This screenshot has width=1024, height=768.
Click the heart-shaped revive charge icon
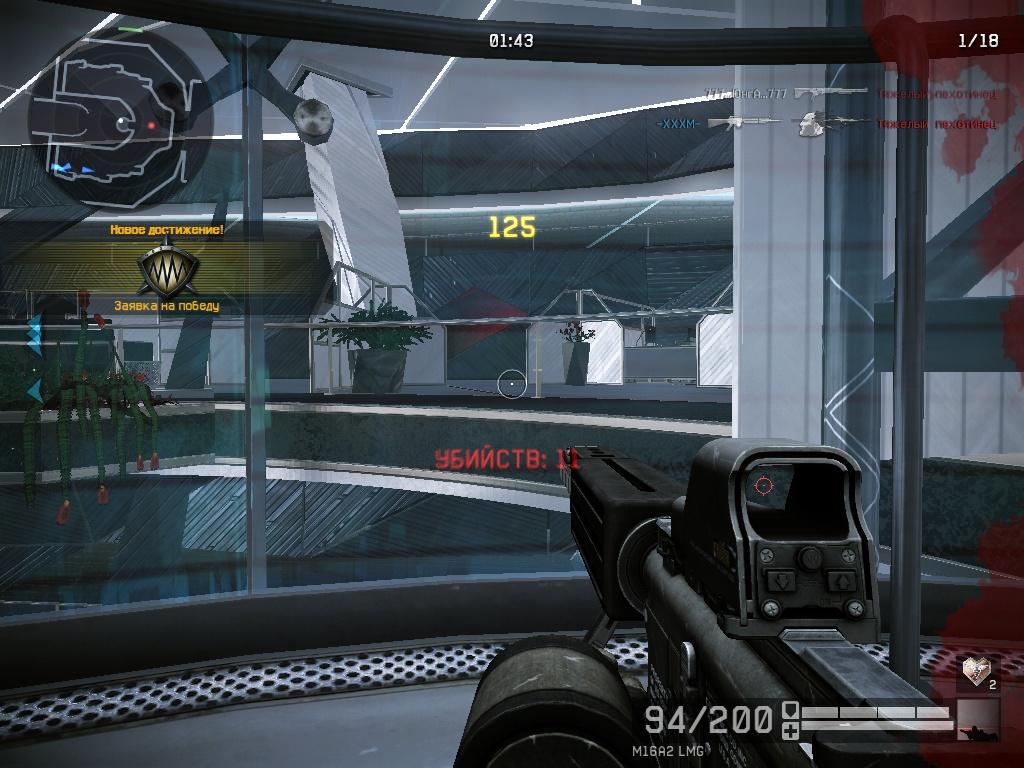(x=975, y=671)
